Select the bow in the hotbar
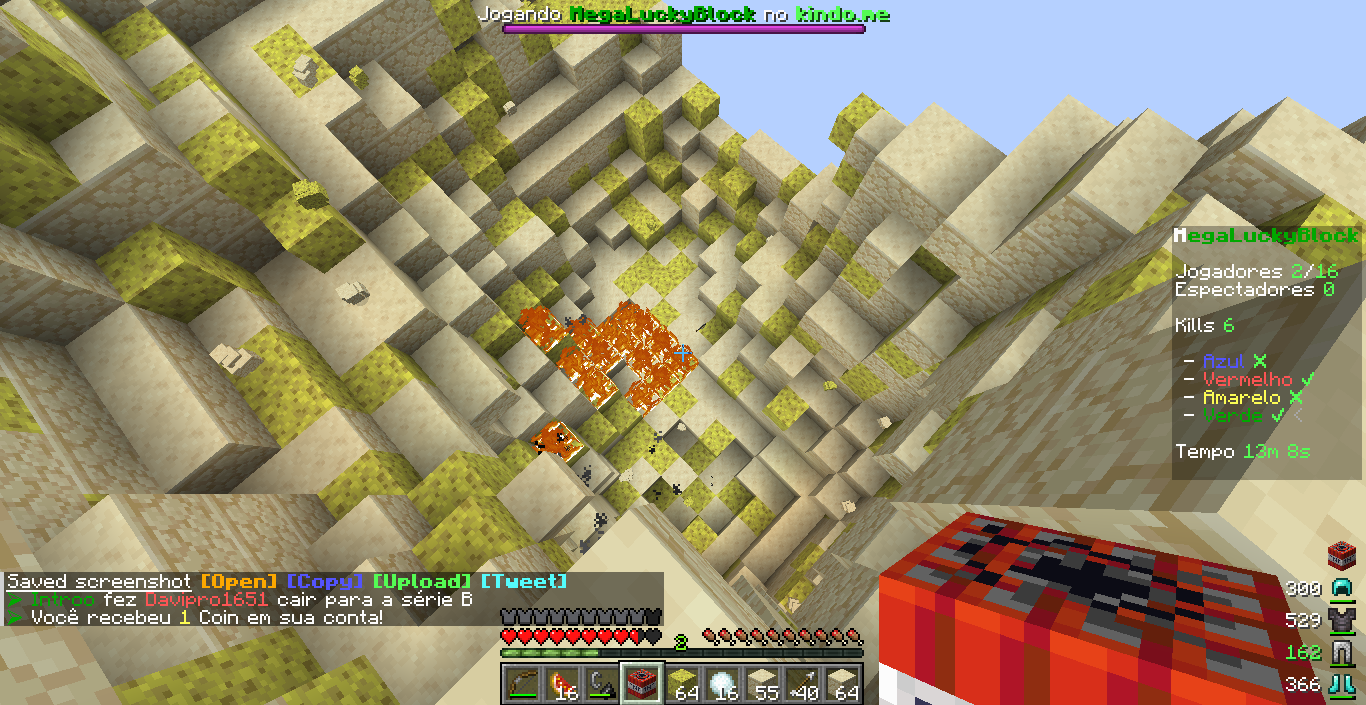Screen dimensions: 1366x705 point(520,684)
